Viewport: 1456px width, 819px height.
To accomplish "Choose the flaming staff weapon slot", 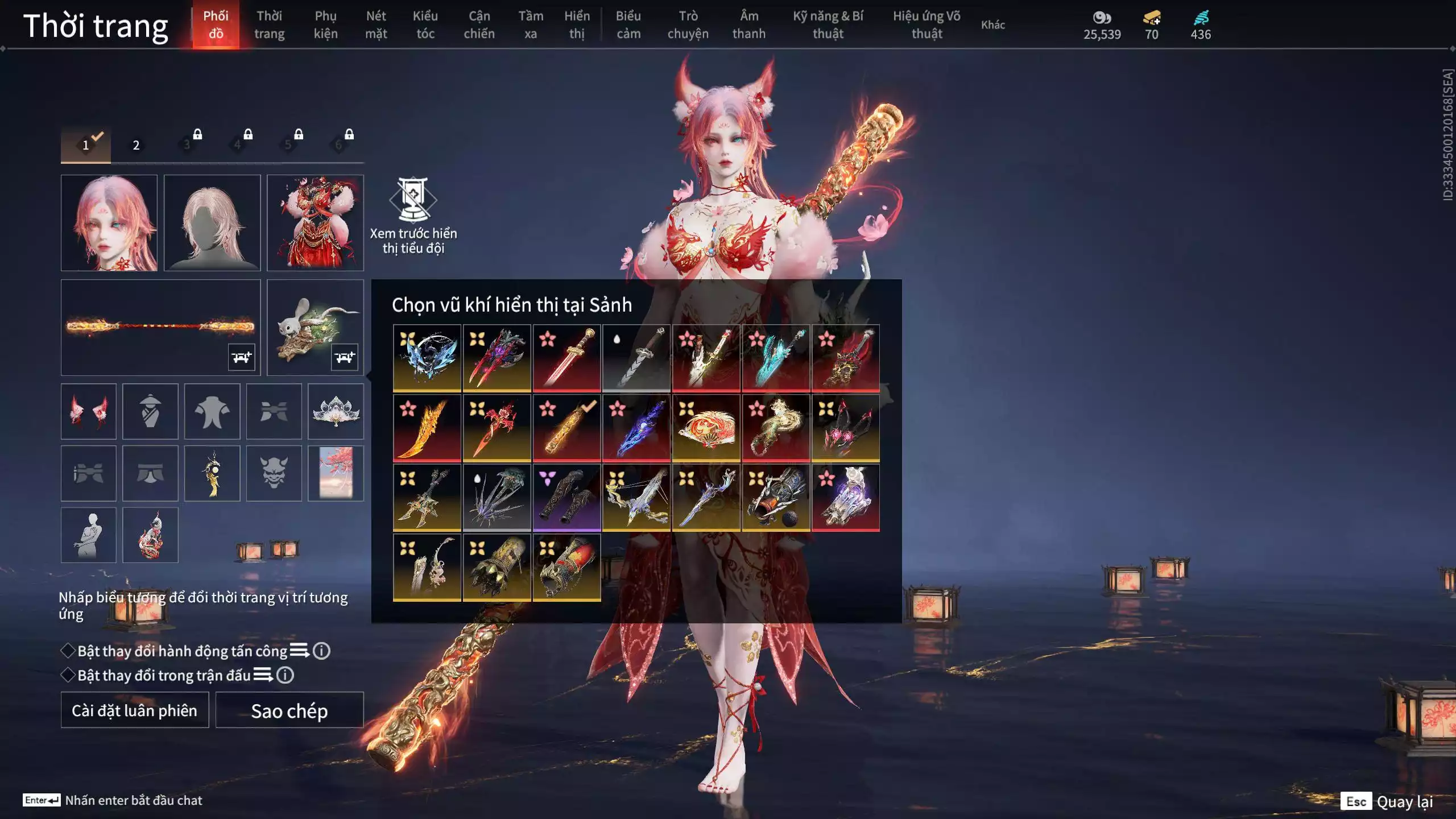I will [x=160, y=327].
